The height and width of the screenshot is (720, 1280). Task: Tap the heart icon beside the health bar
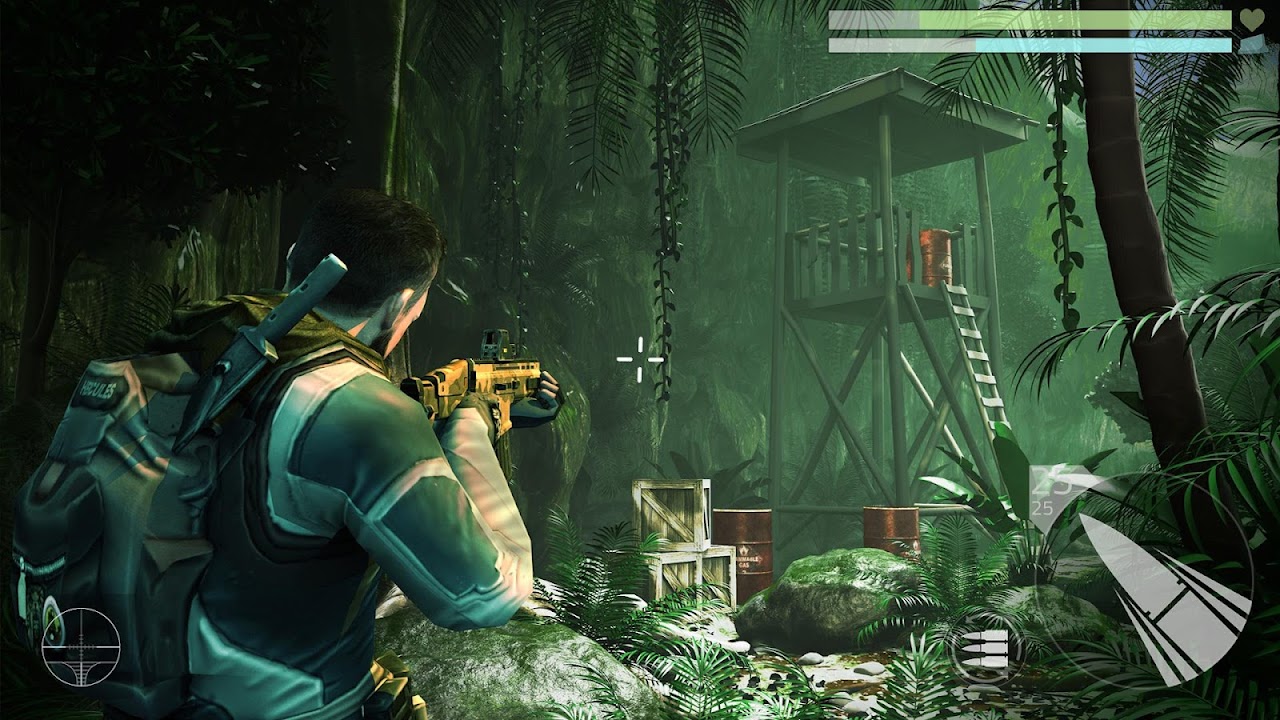tap(1253, 20)
